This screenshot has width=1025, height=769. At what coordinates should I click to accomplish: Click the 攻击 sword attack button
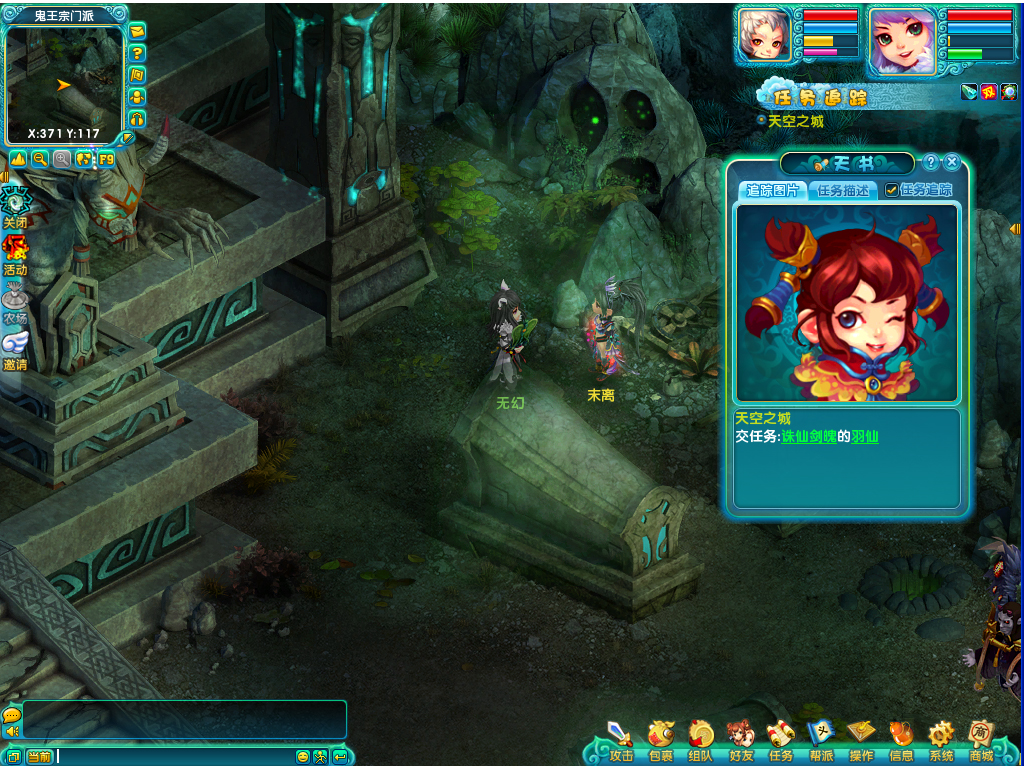pos(621,738)
